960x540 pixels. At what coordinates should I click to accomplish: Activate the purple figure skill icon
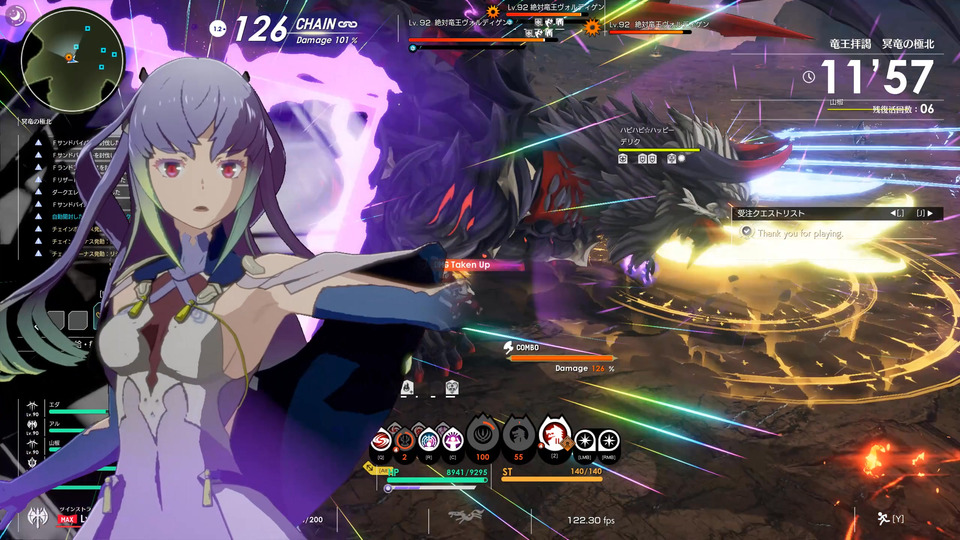coord(453,440)
